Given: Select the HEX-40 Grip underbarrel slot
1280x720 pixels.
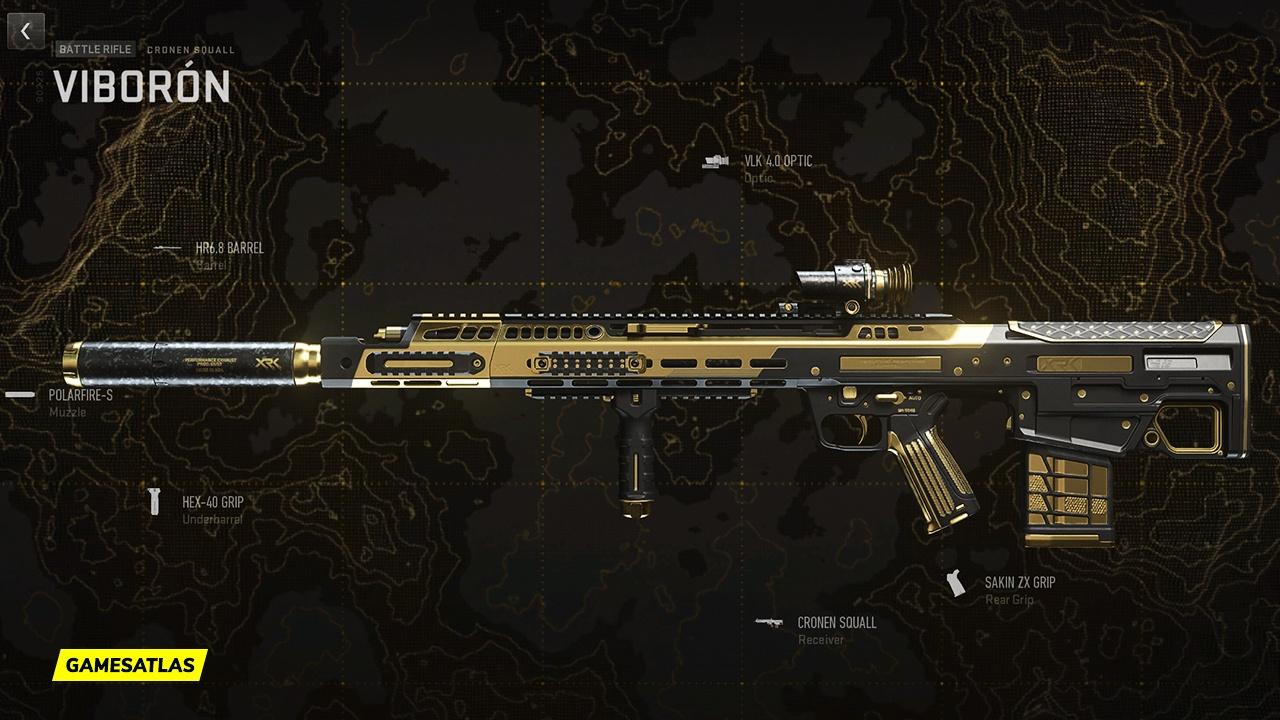Looking at the screenshot, I should coord(212,503).
